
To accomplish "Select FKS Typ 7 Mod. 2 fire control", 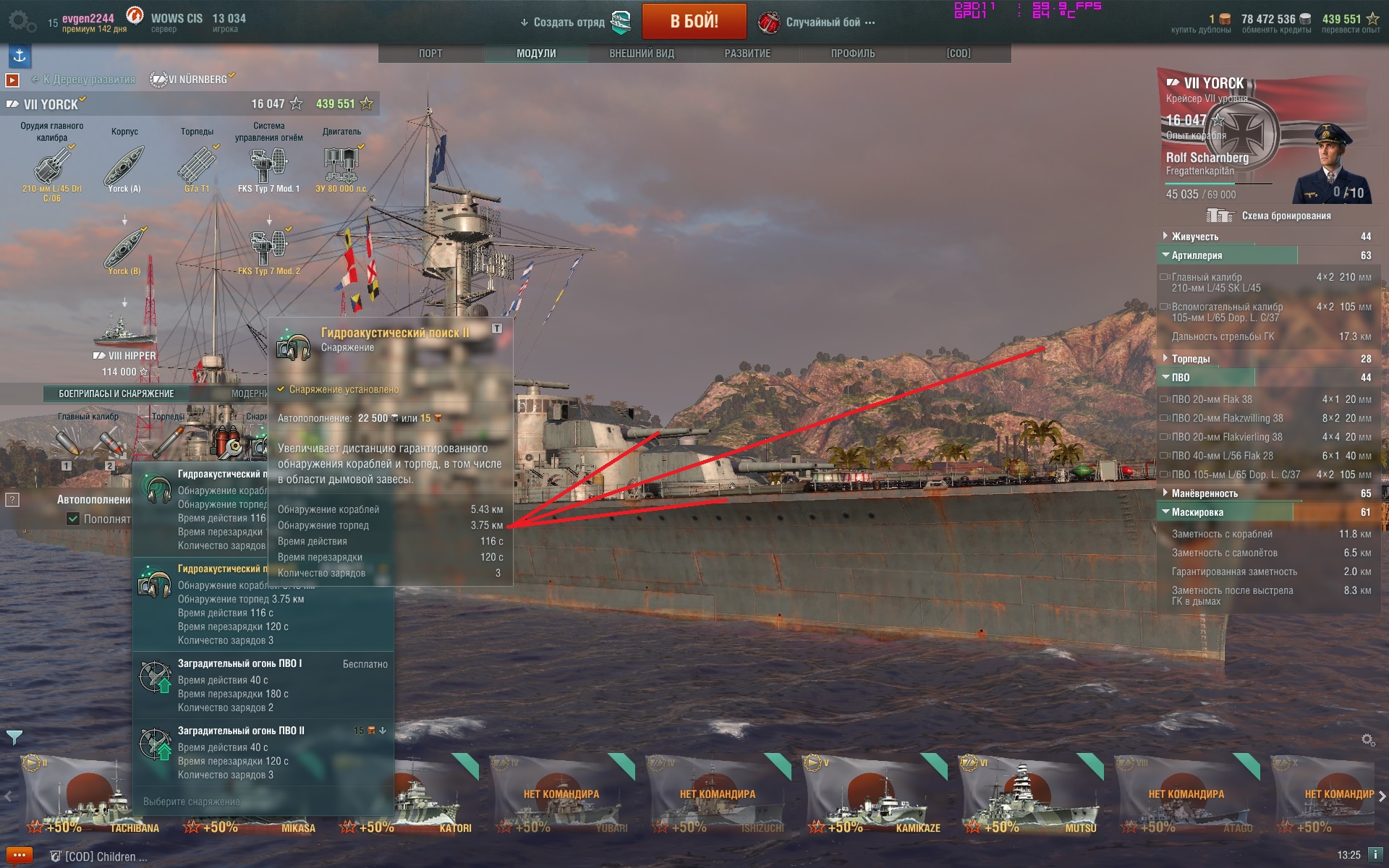I will click(x=268, y=250).
